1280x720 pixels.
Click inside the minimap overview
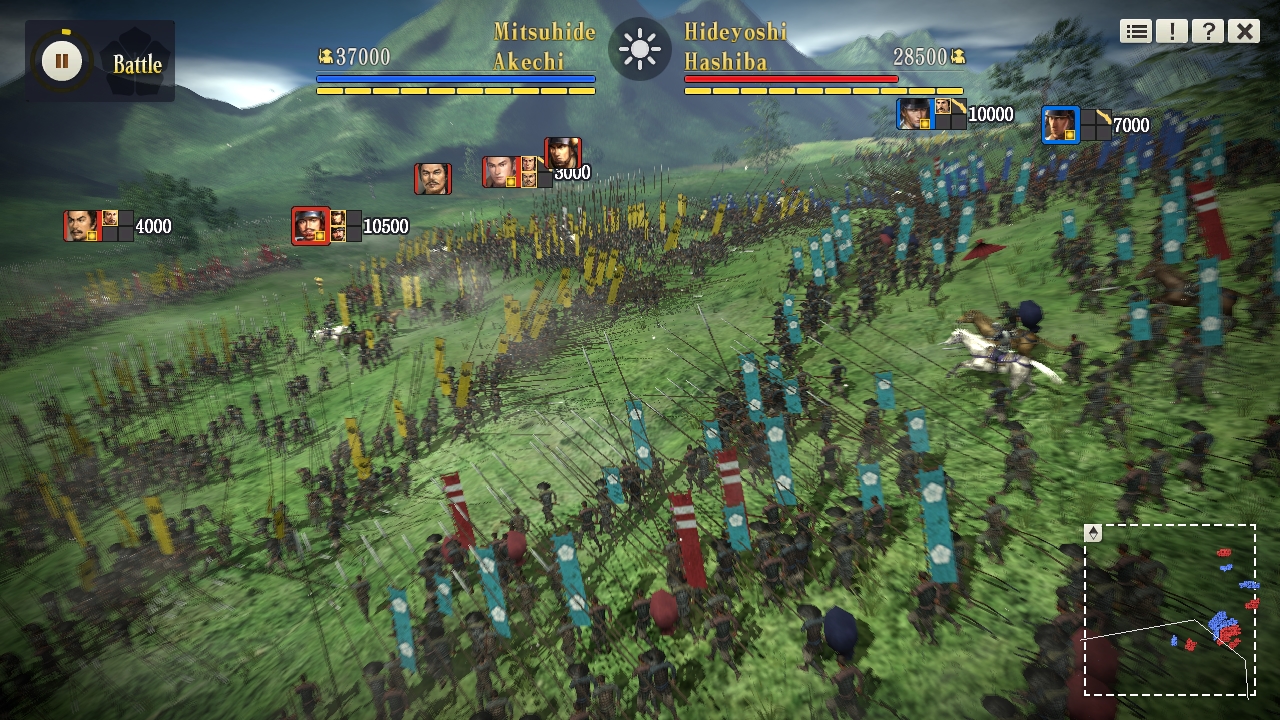point(1170,610)
